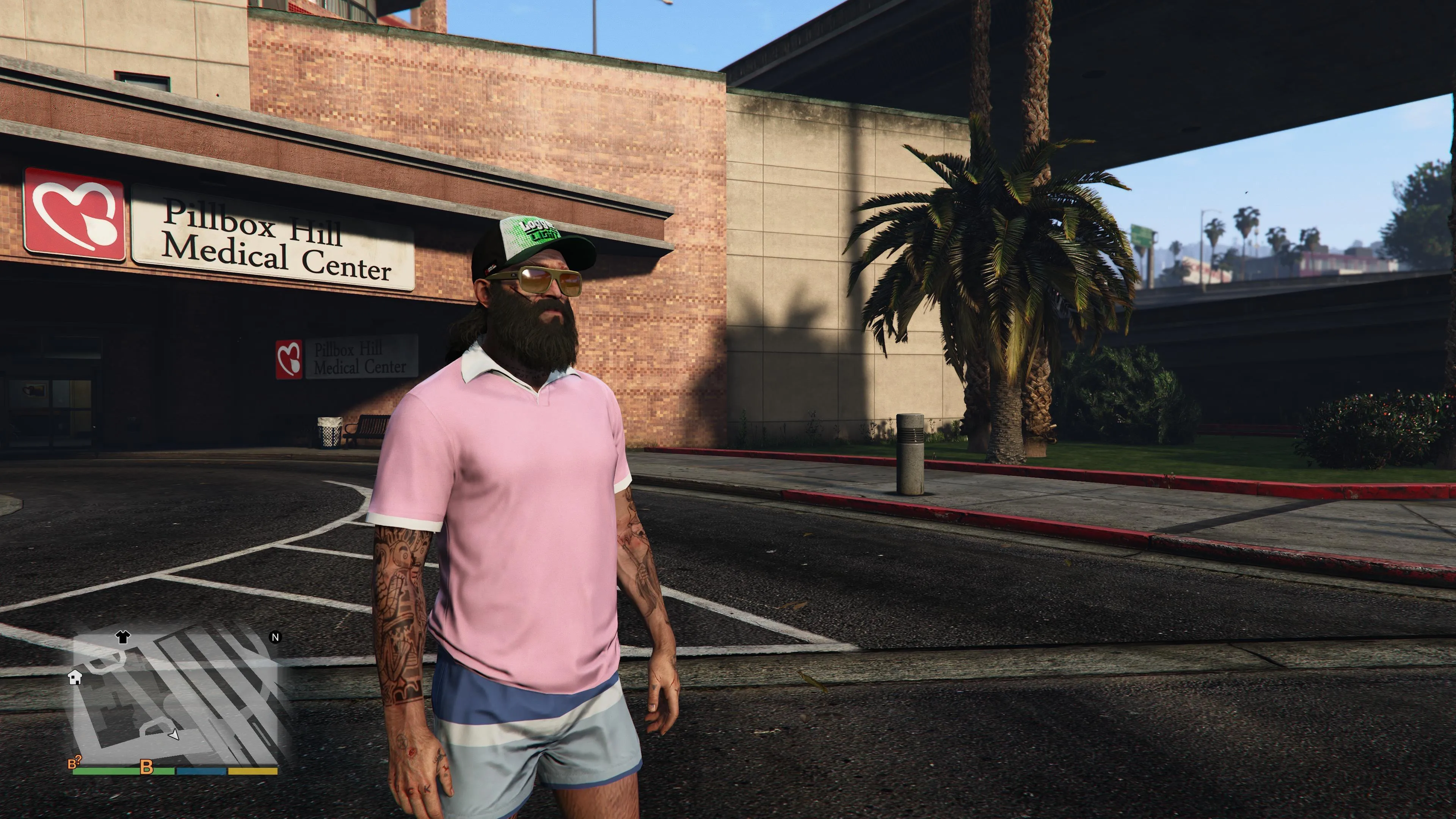This screenshot has width=1456, height=819.
Task: Click the large orange B mission marker
Action: coord(146,767)
